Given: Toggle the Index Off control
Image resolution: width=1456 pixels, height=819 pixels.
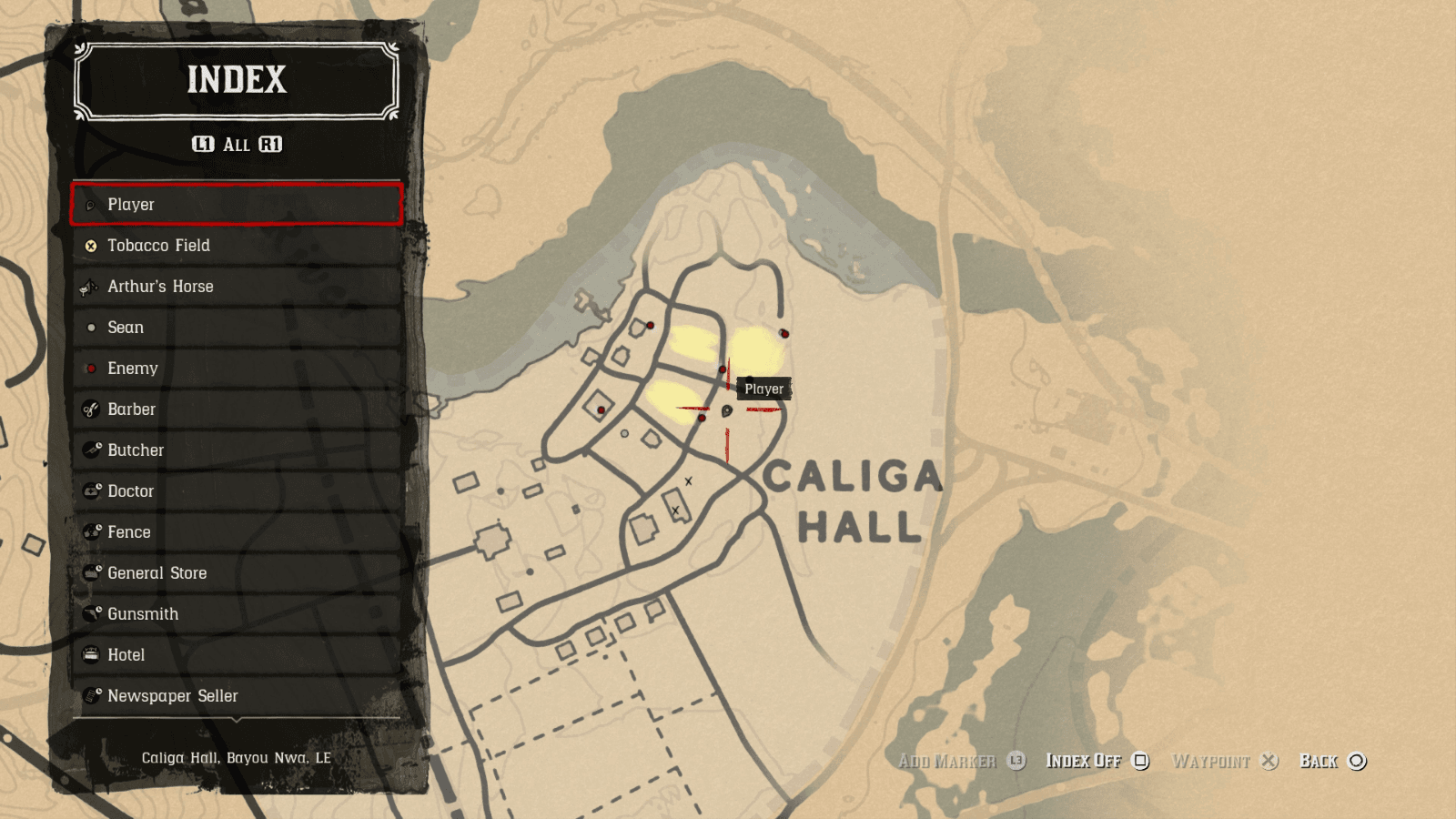Looking at the screenshot, I should click(x=1085, y=761).
